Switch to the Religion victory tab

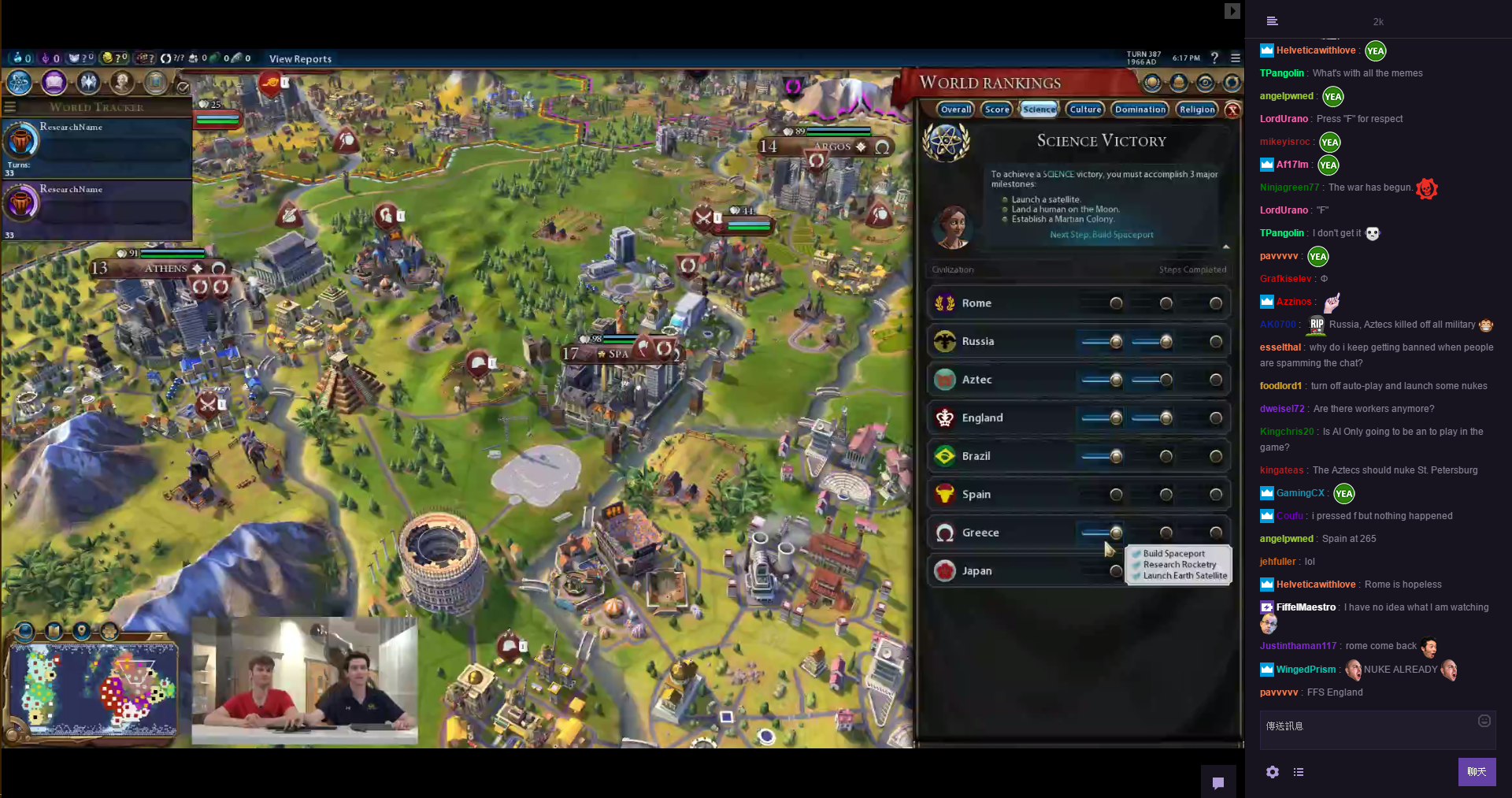(1197, 109)
